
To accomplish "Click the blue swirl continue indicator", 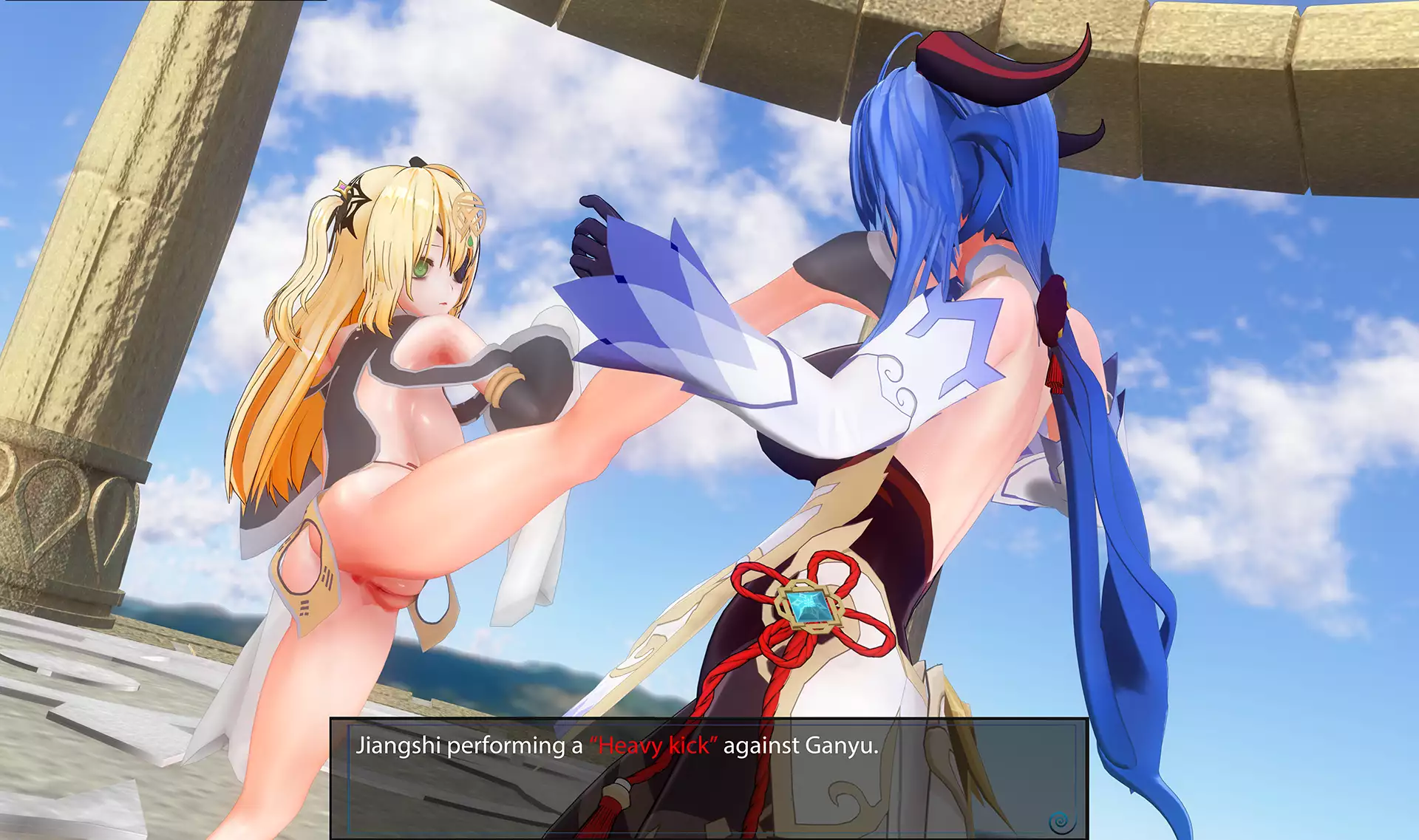I will click(x=1059, y=820).
